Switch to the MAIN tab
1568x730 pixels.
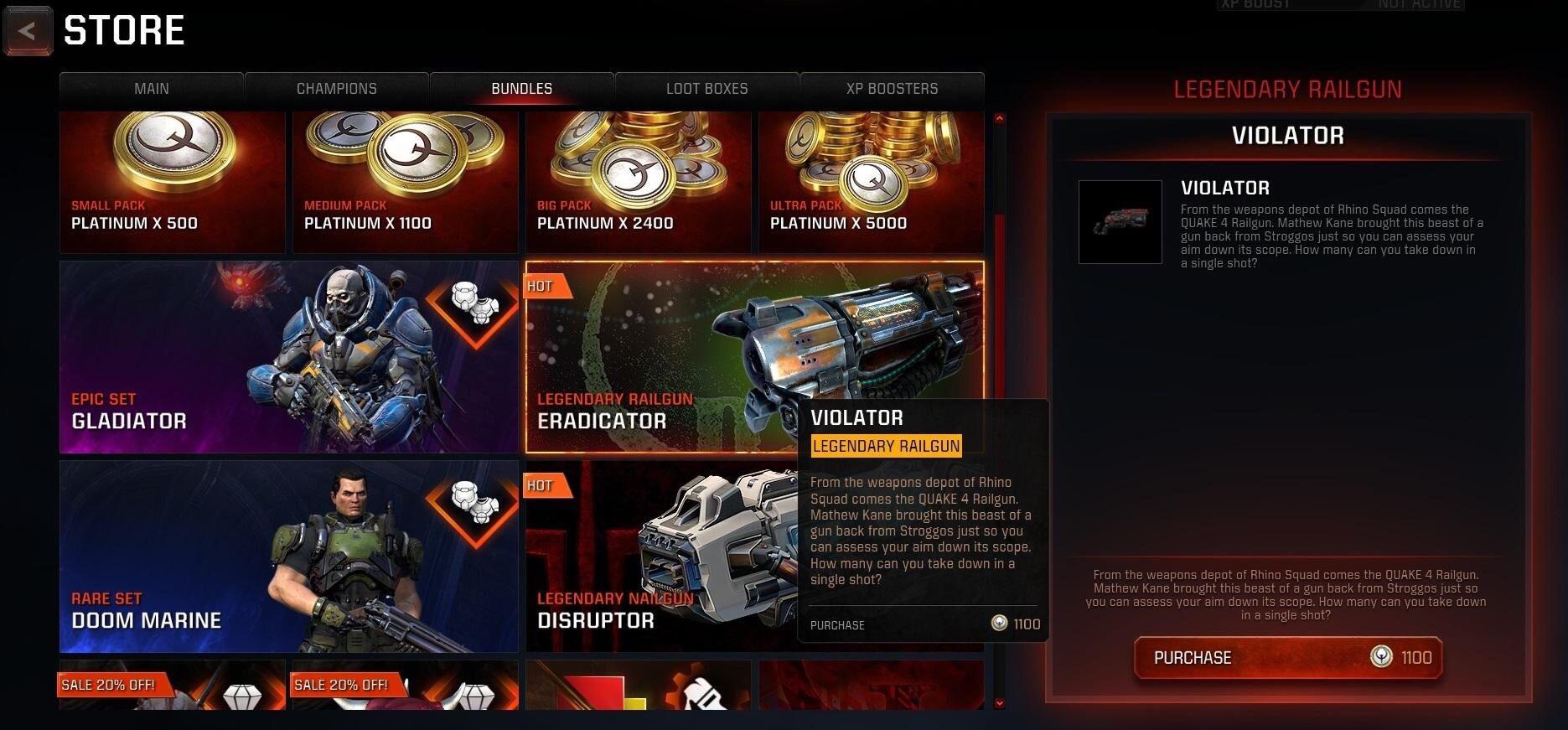click(151, 88)
